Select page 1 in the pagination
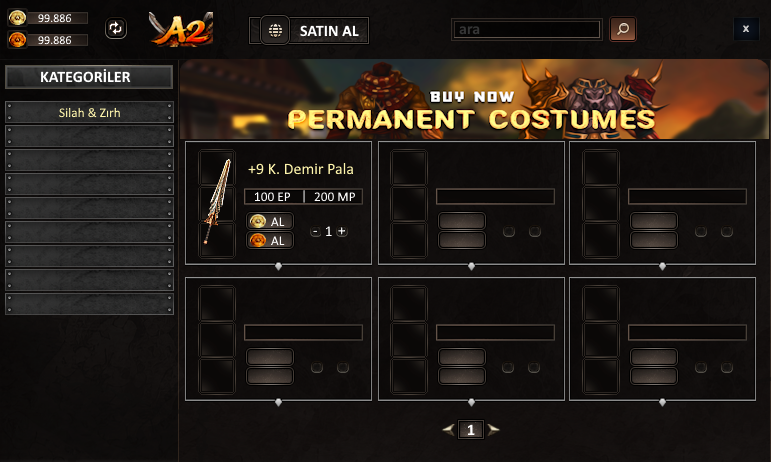Viewport: 771px width, 462px height. coord(471,430)
